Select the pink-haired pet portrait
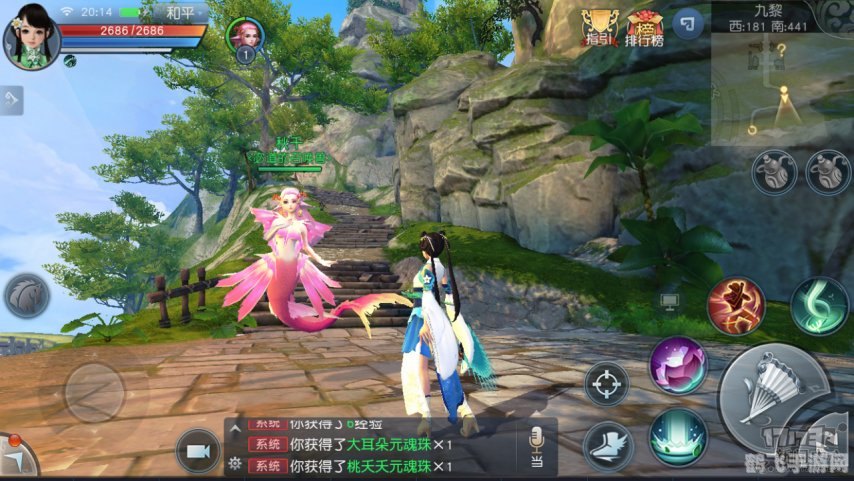The image size is (854, 481). click(245, 36)
